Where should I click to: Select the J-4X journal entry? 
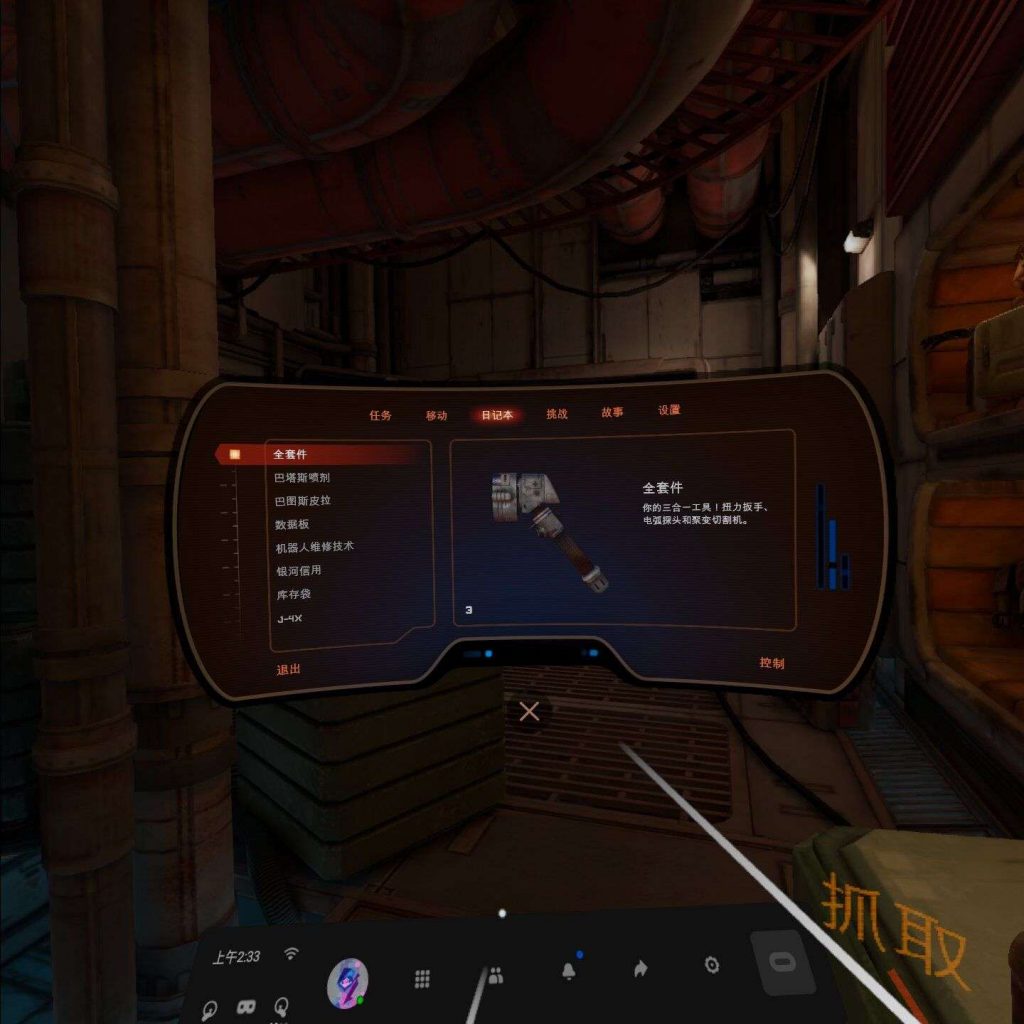[288, 619]
